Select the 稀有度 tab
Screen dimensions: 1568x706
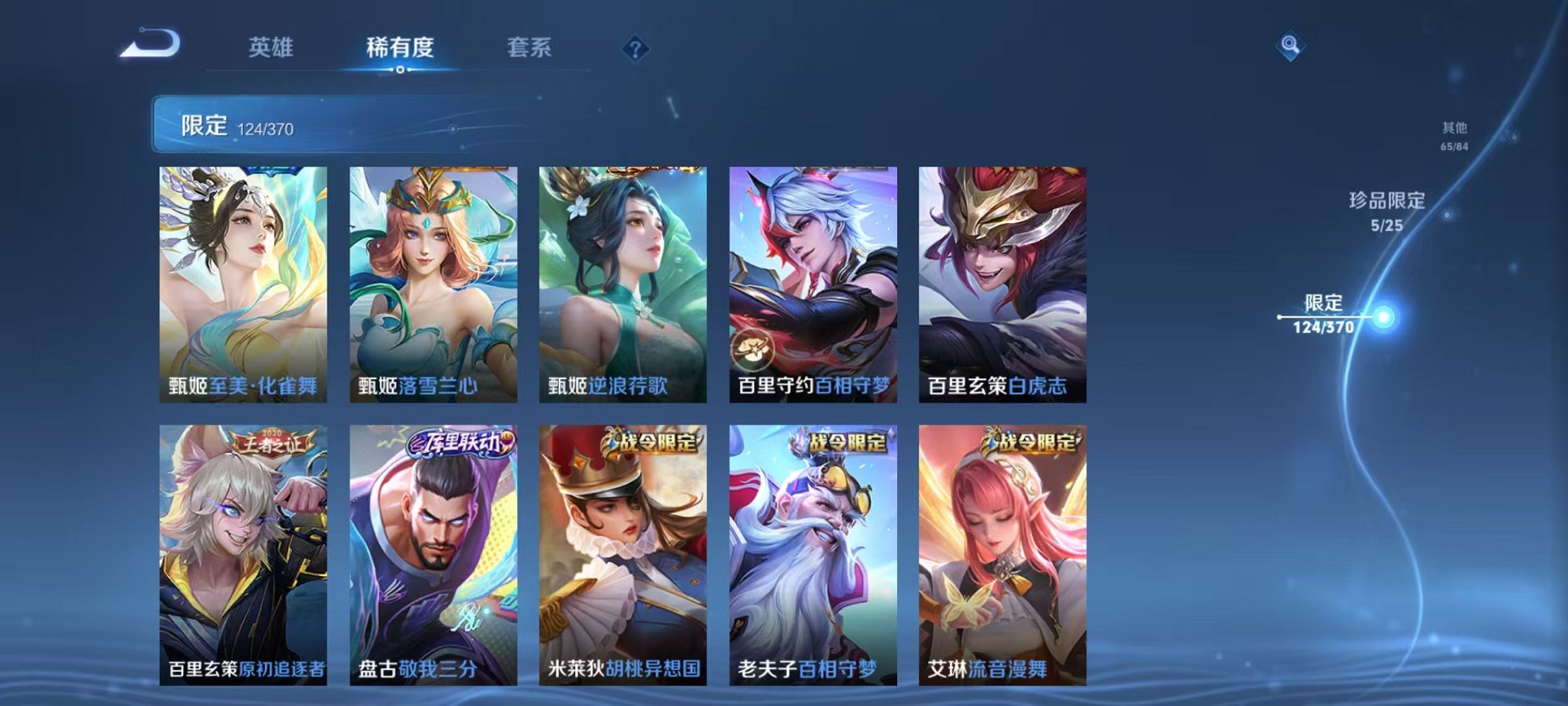(400, 46)
